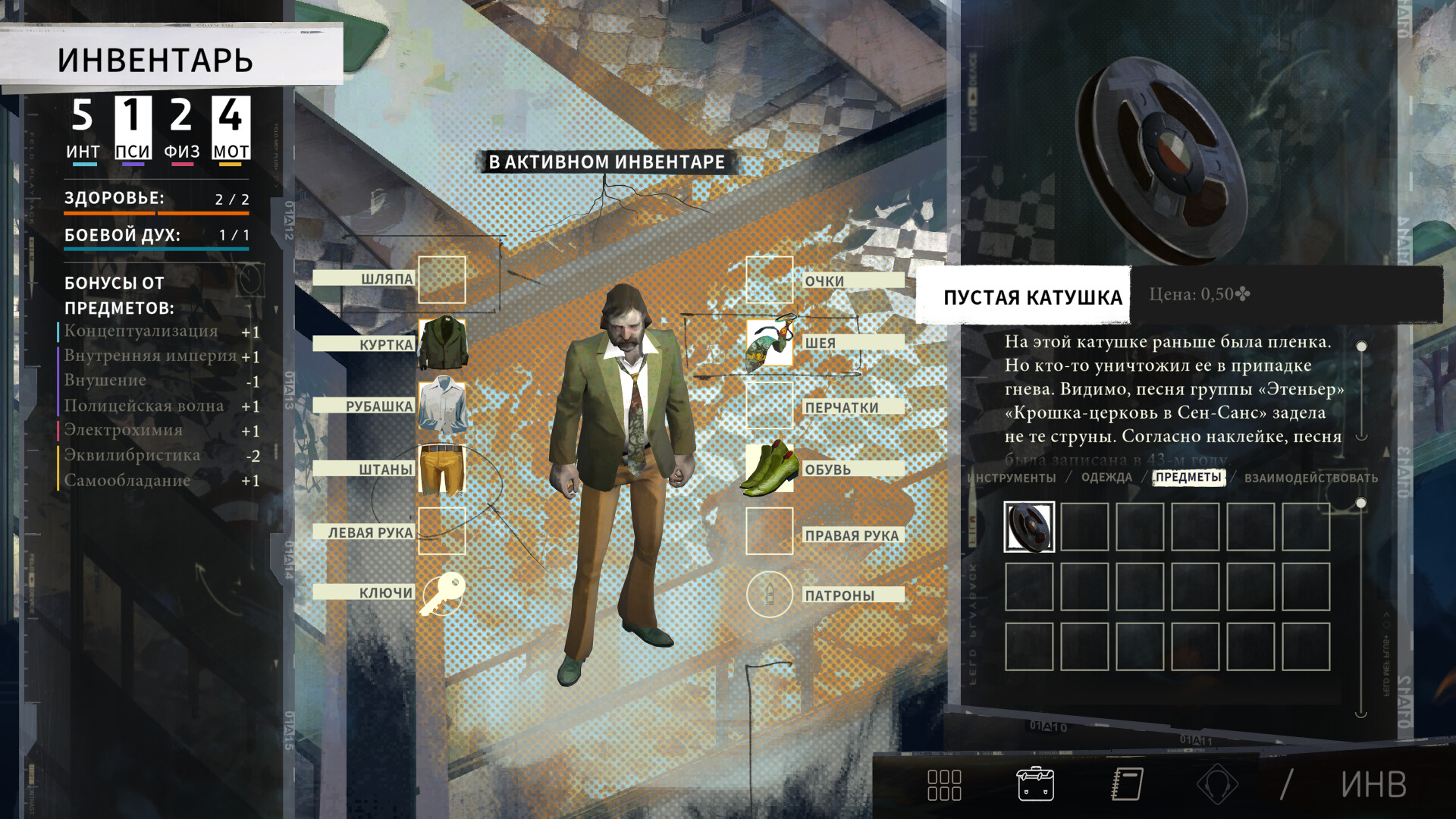Select the yellow pants slot
Screen dimensions: 1456x819
[442, 469]
